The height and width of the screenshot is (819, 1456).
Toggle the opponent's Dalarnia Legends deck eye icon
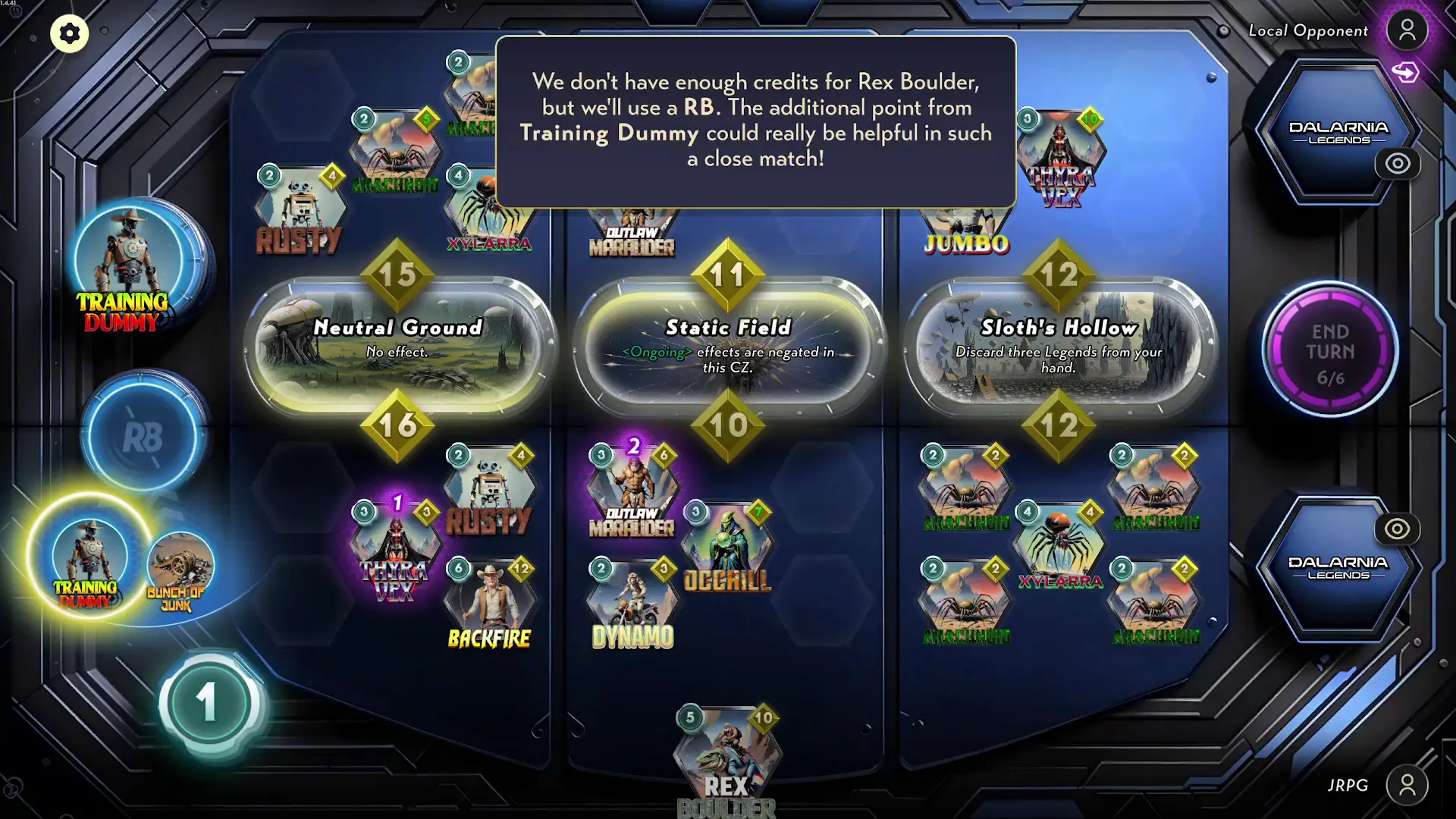point(1397,164)
